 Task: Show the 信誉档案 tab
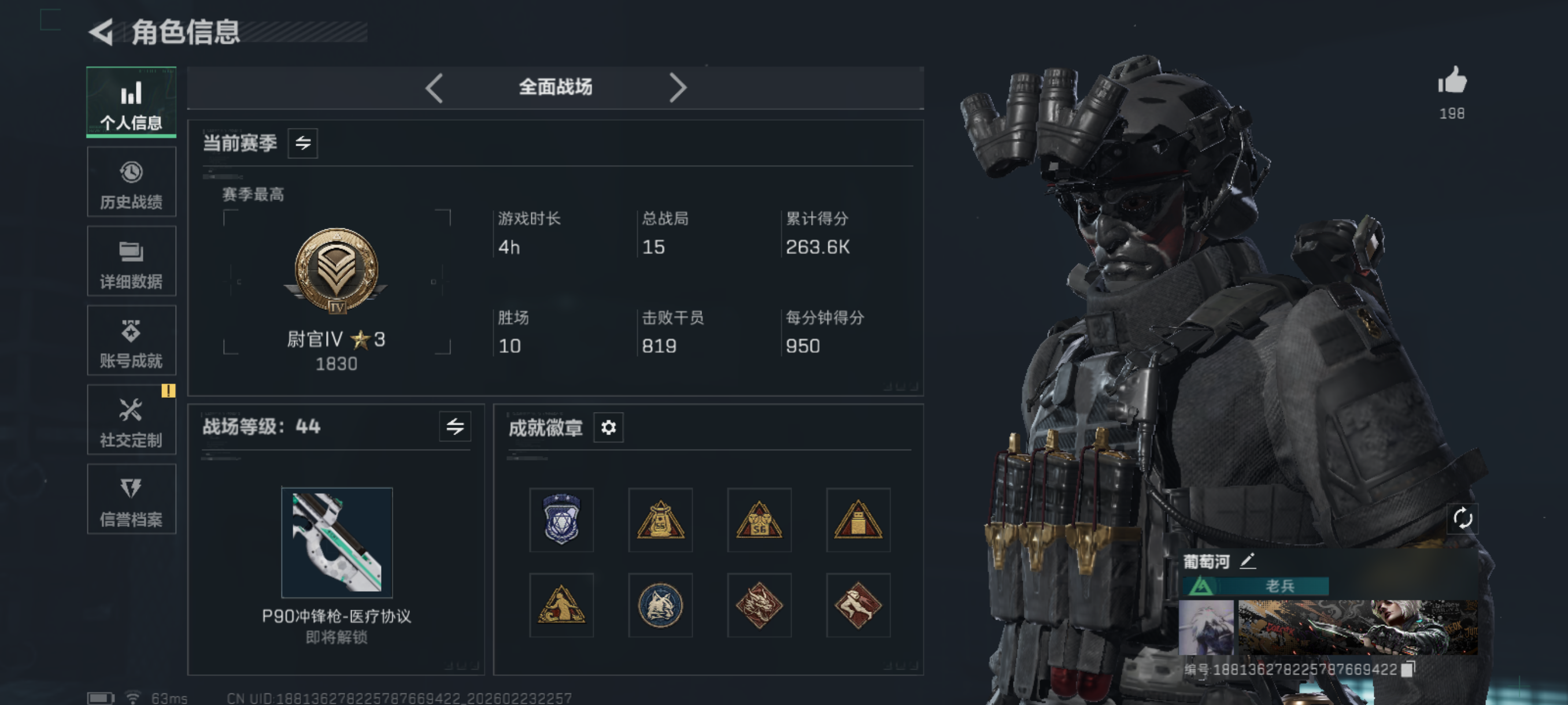pos(131,500)
